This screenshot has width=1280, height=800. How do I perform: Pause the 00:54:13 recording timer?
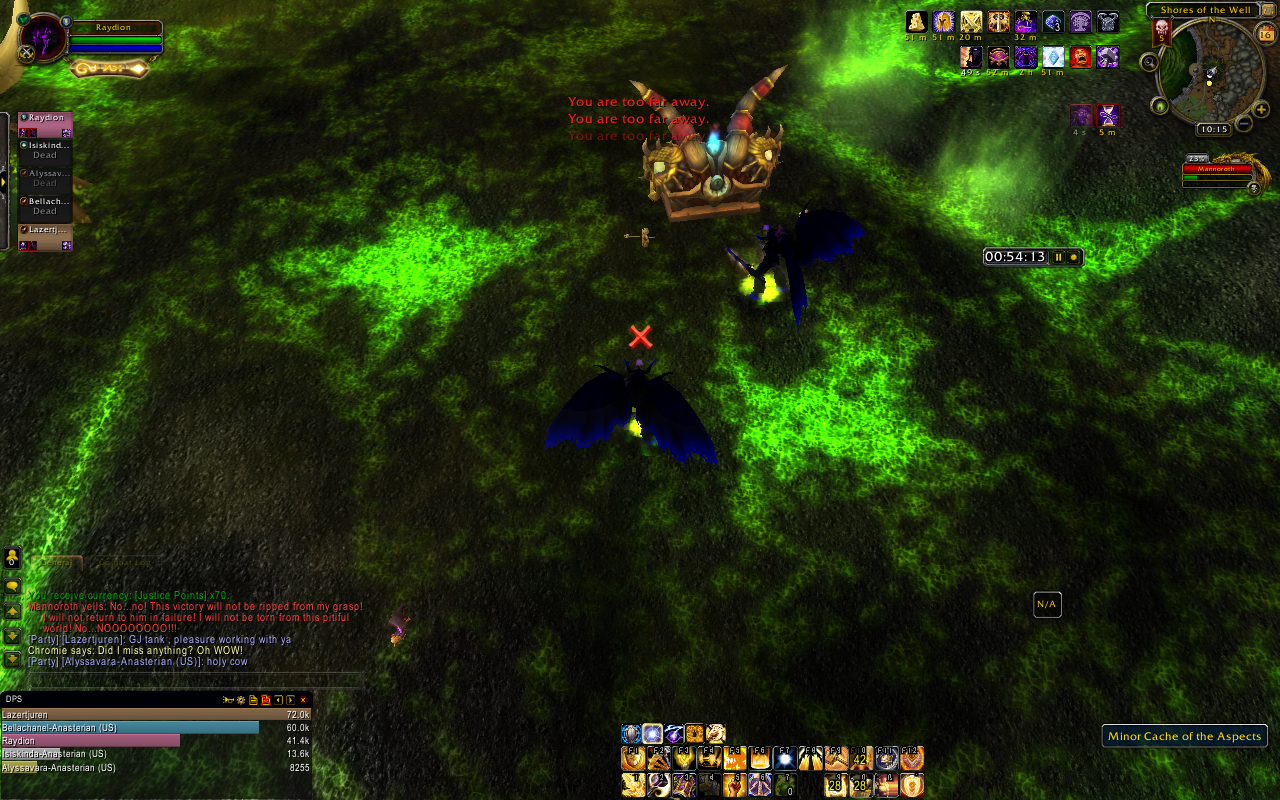(1058, 257)
